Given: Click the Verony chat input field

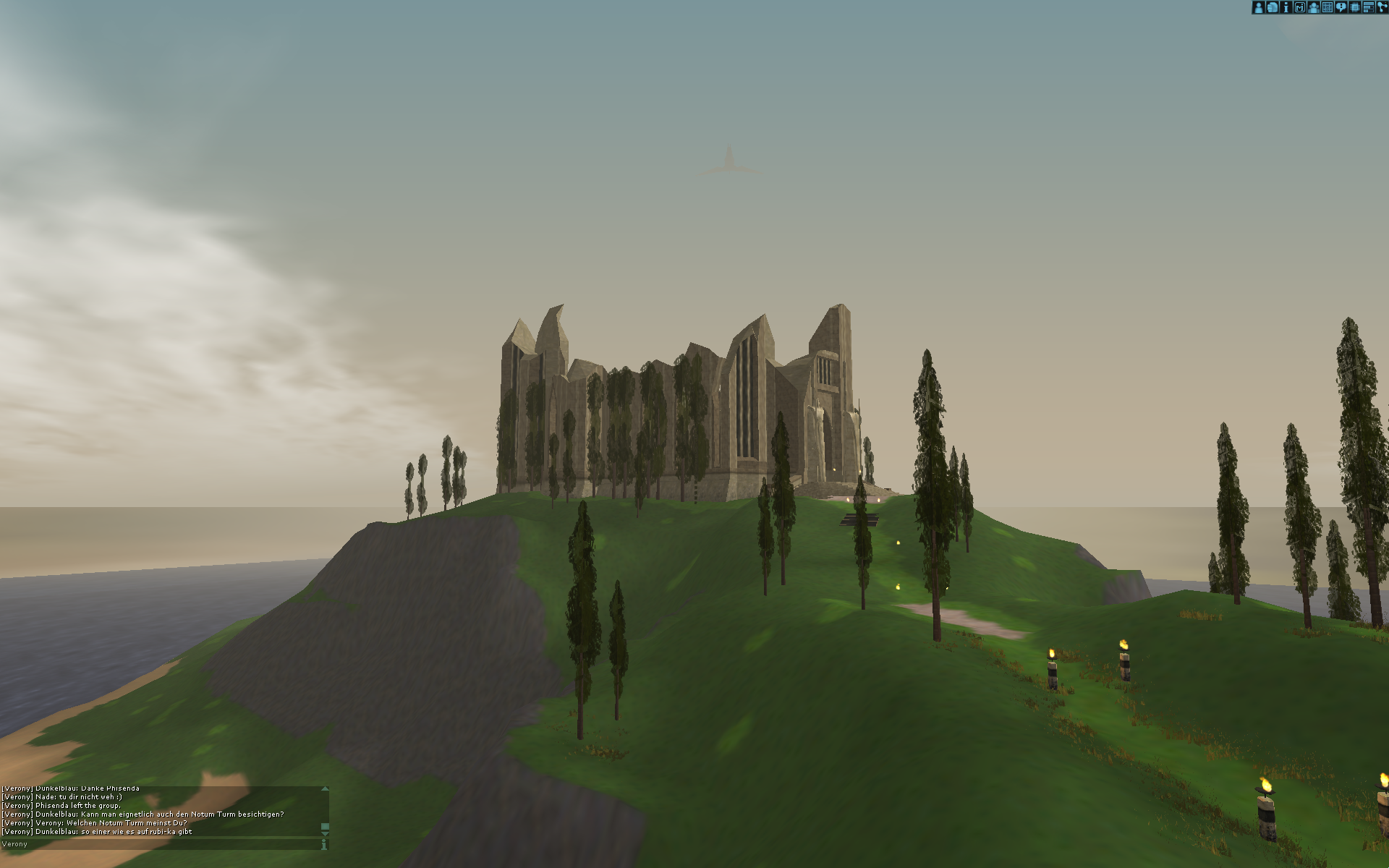Looking at the screenshot, I should [x=159, y=844].
